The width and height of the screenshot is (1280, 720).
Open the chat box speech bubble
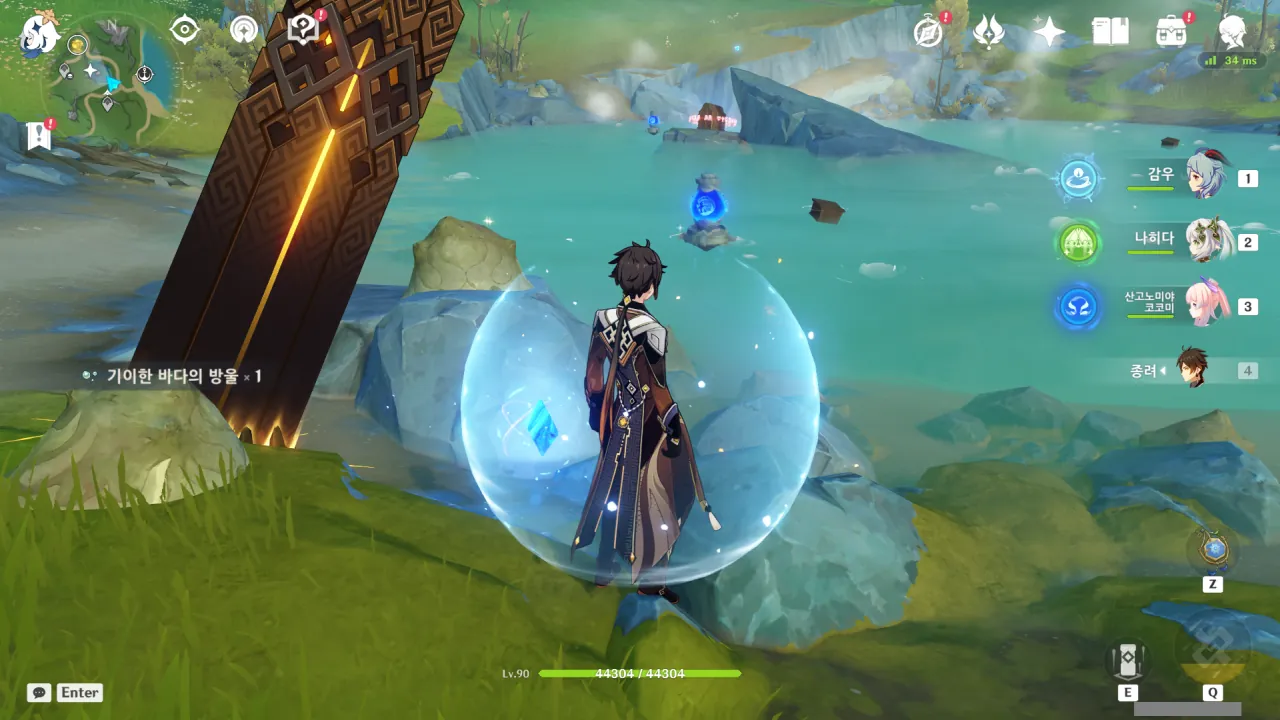pos(39,692)
